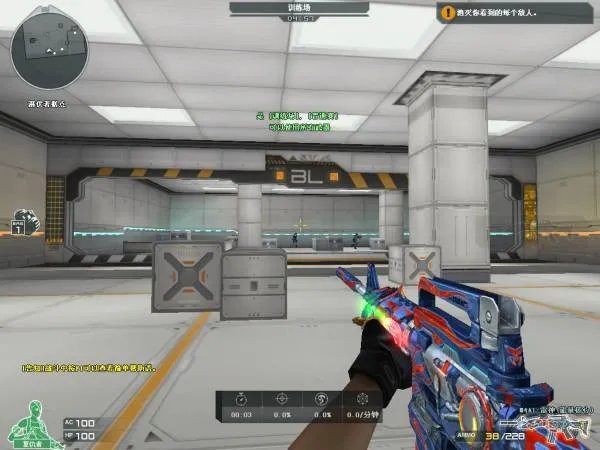Click the crosshair accuracy icon in the stats panel
Image resolution: width=600 pixels, height=450 pixels.
coord(281,399)
